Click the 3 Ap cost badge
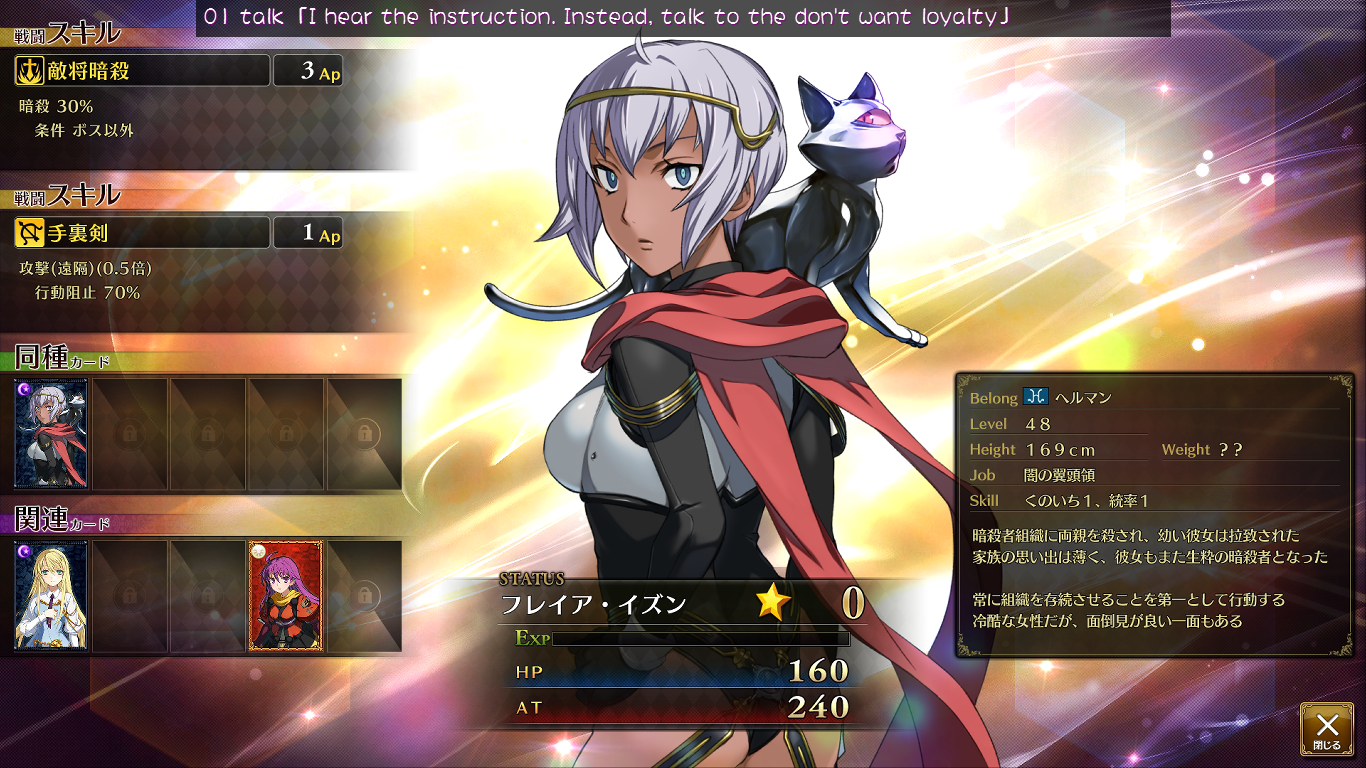The image size is (1366, 768). coord(307,70)
